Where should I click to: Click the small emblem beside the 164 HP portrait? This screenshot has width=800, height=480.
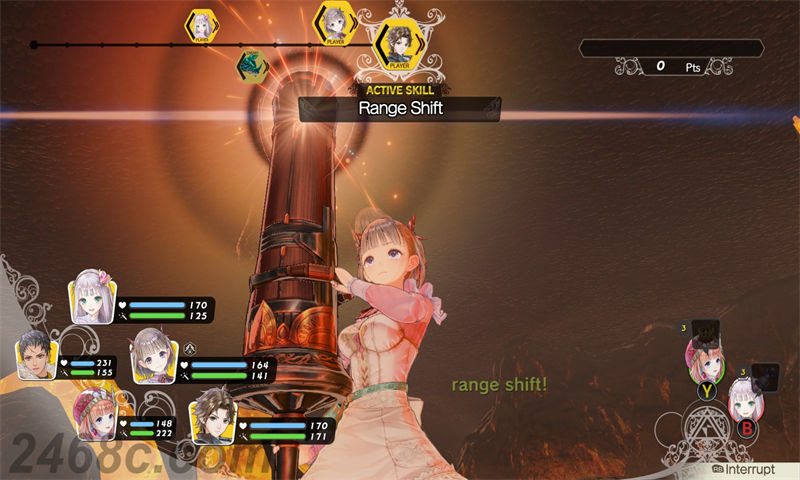click(x=189, y=348)
